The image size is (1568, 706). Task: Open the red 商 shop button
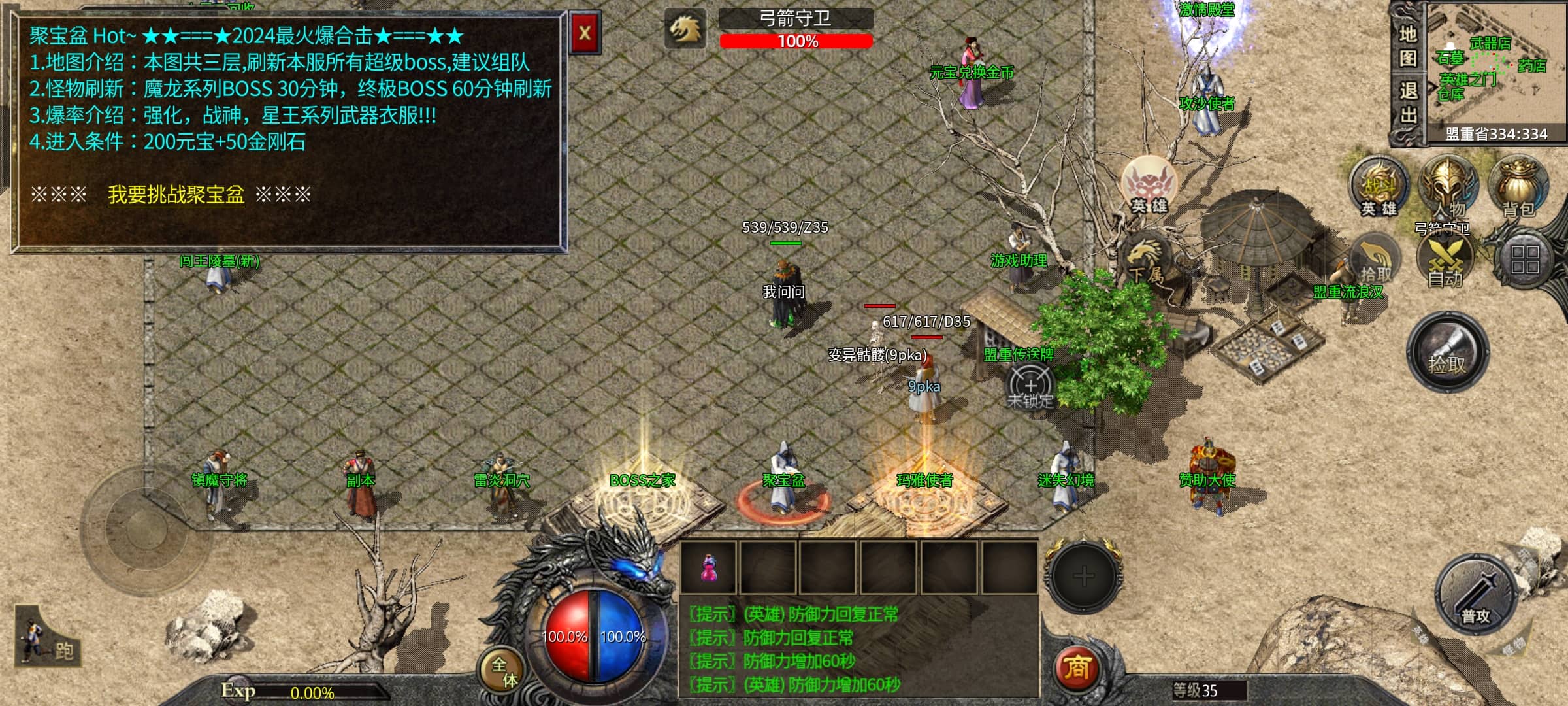1077,667
